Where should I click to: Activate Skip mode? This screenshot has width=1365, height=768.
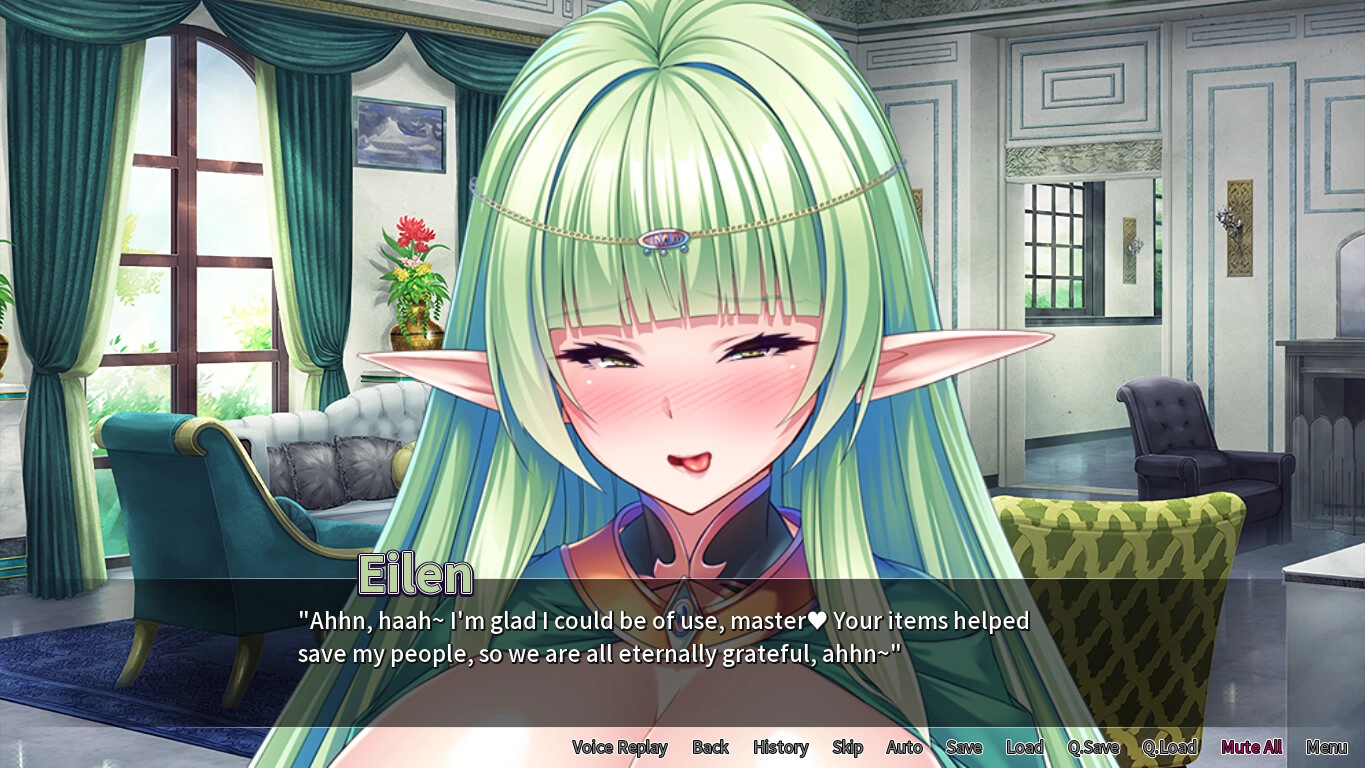pyautogui.click(x=847, y=747)
